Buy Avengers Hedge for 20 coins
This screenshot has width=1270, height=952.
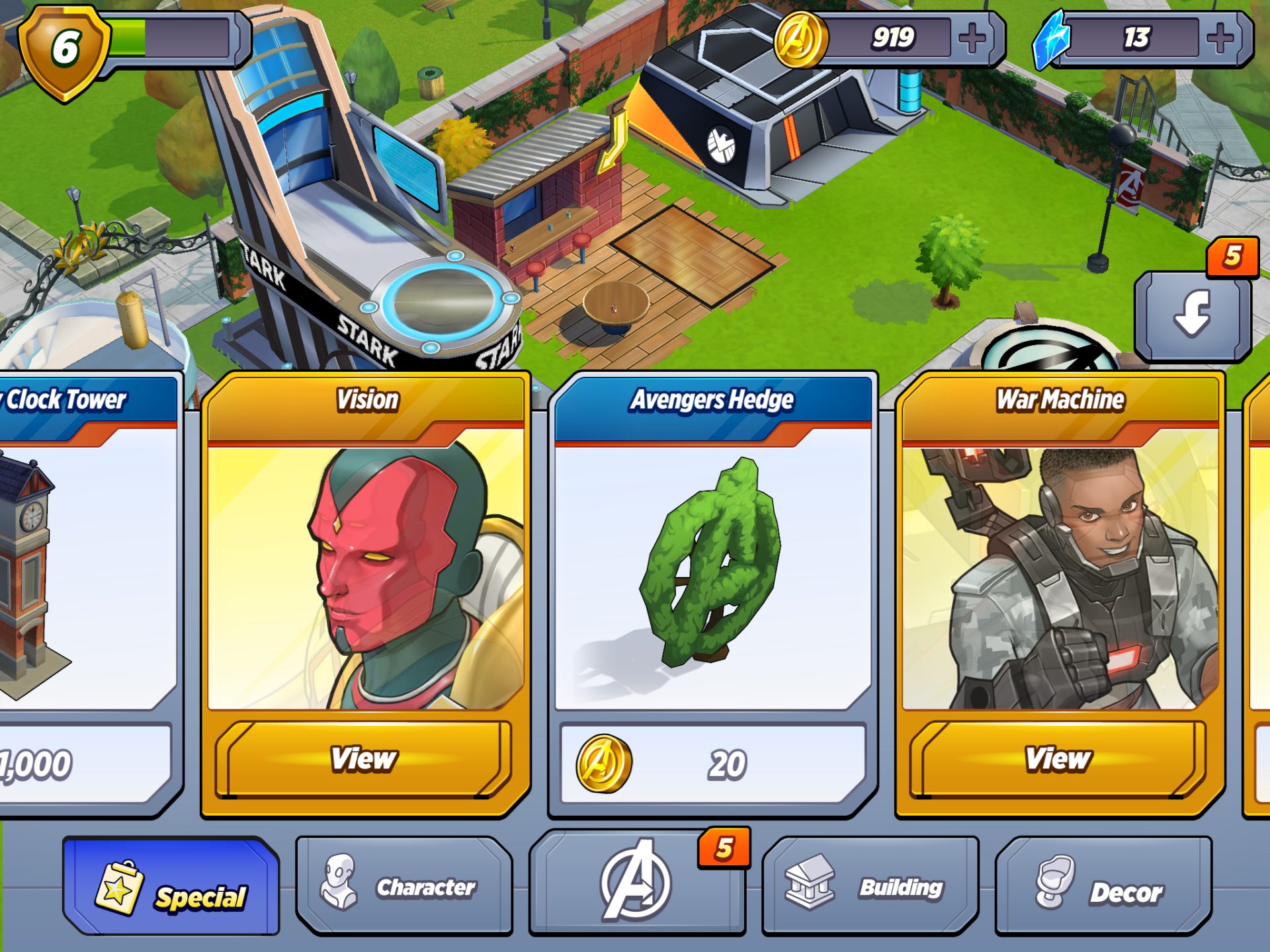(x=712, y=765)
